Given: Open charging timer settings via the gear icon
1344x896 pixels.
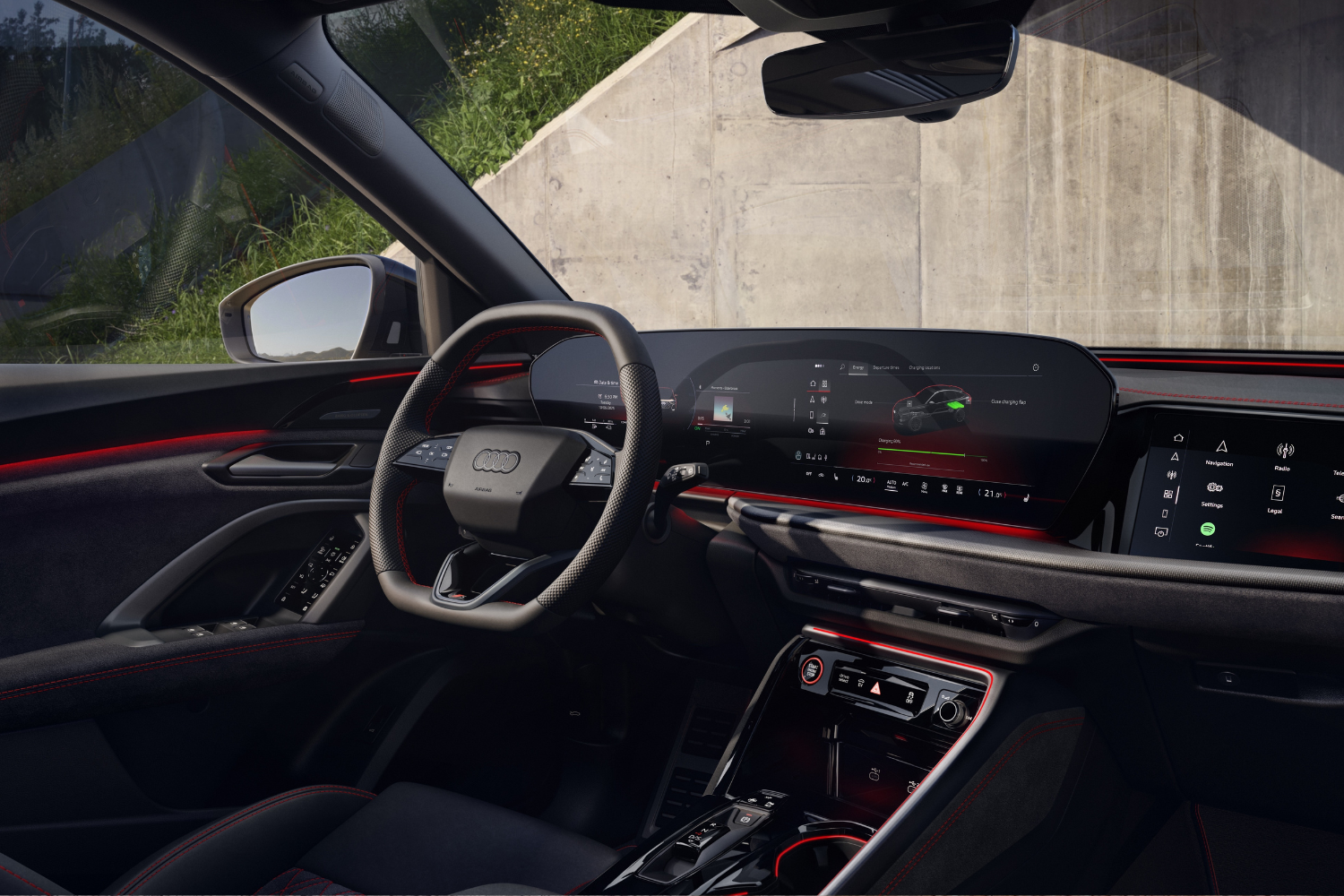Looking at the screenshot, I should pos(1036,366).
